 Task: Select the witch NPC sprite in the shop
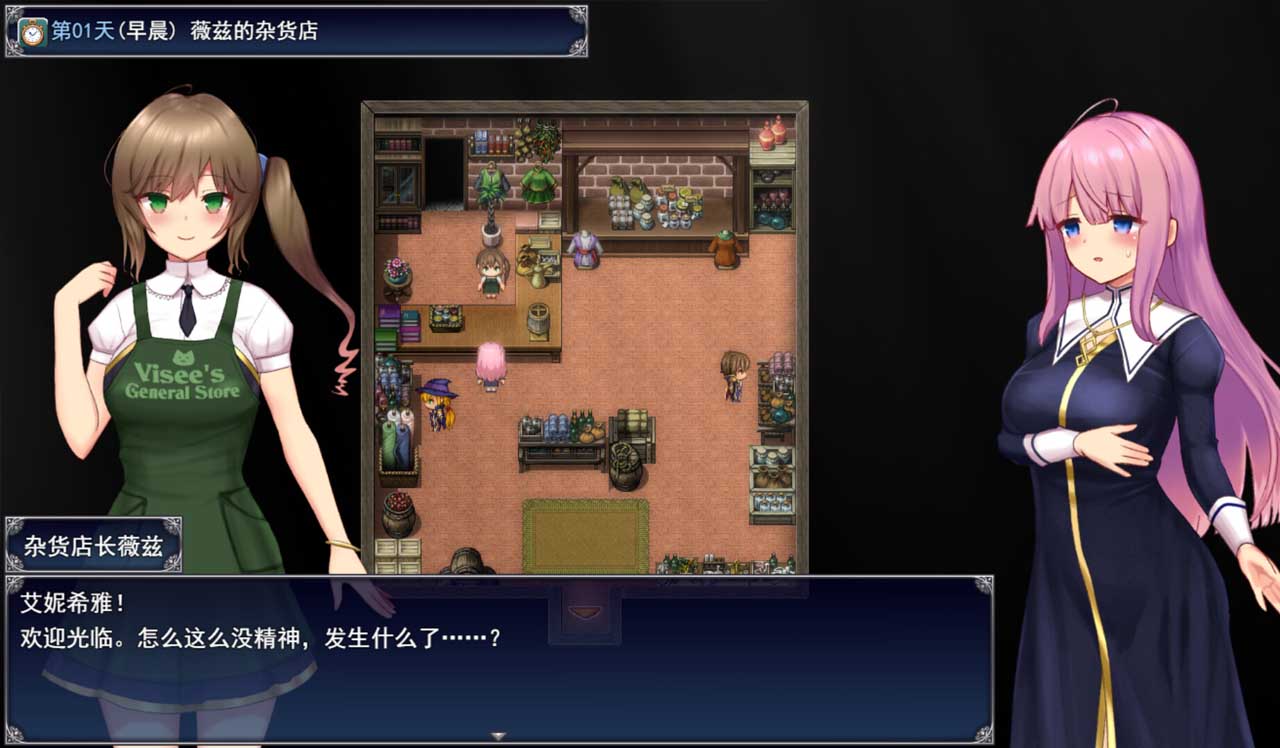(x=436, y=402)
